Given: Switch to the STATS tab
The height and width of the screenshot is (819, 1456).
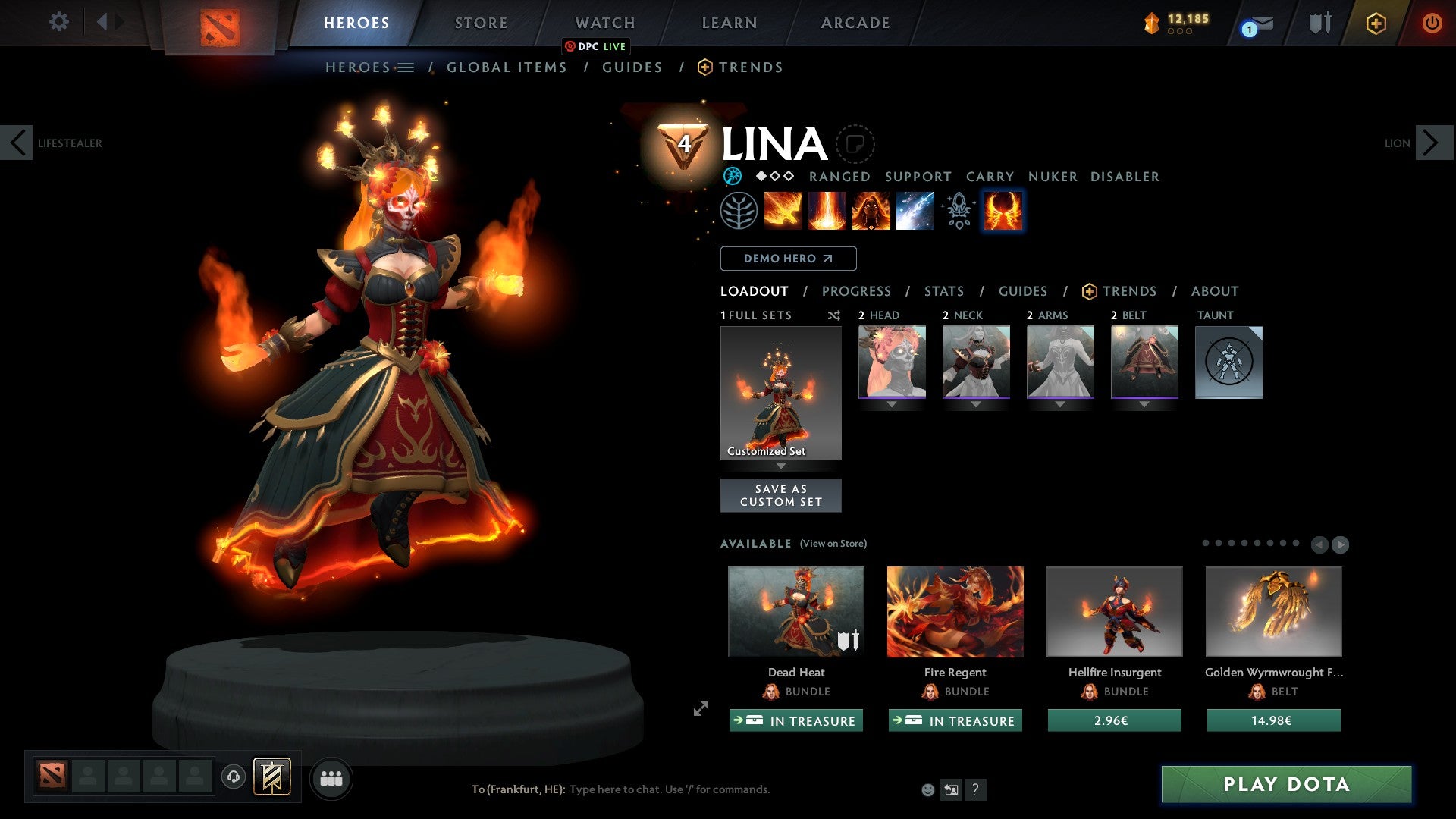Looking at the screenshot, I should pyautogui.click(x=943, y=291).
